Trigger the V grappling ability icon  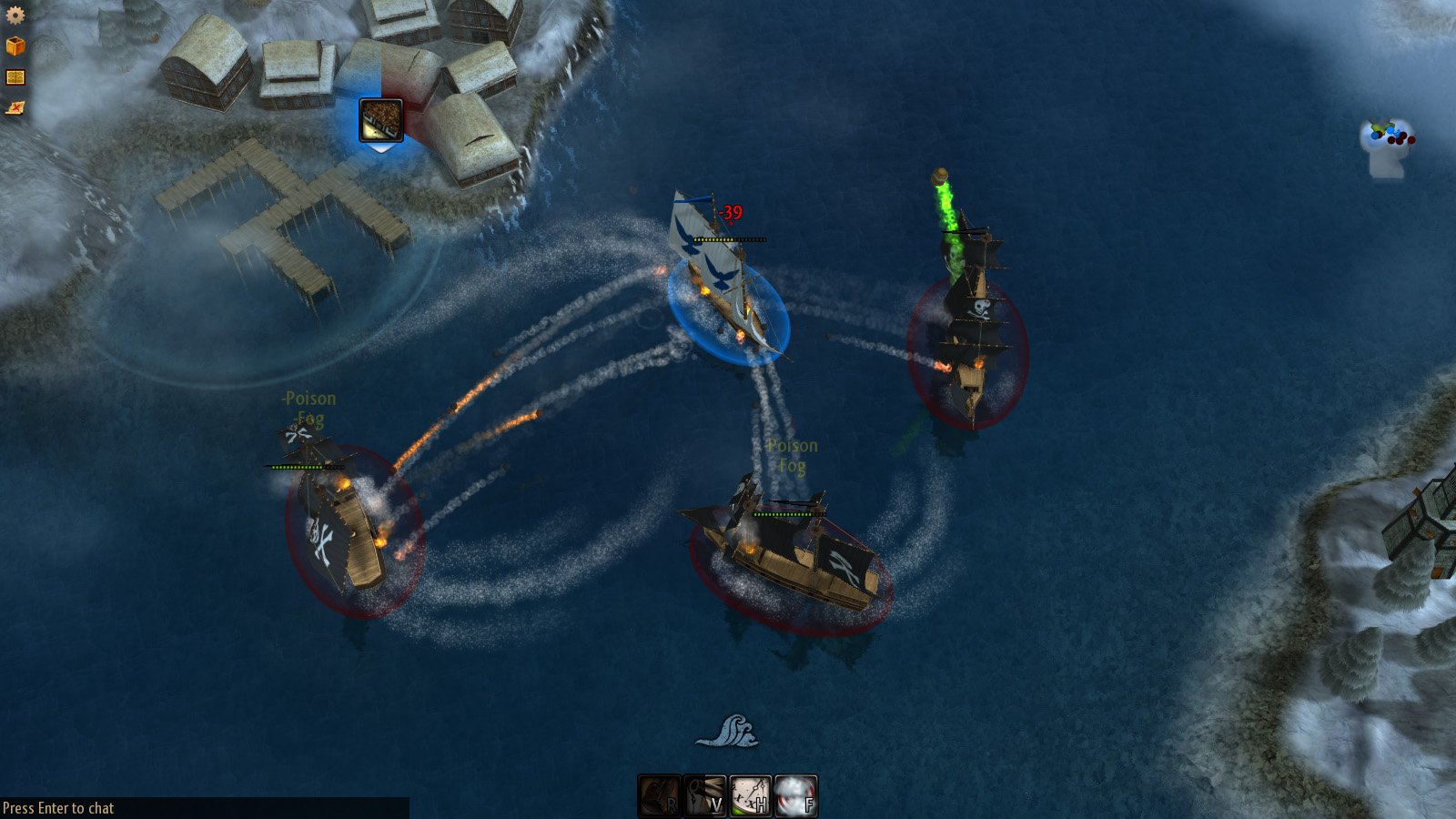click(705, 795)
